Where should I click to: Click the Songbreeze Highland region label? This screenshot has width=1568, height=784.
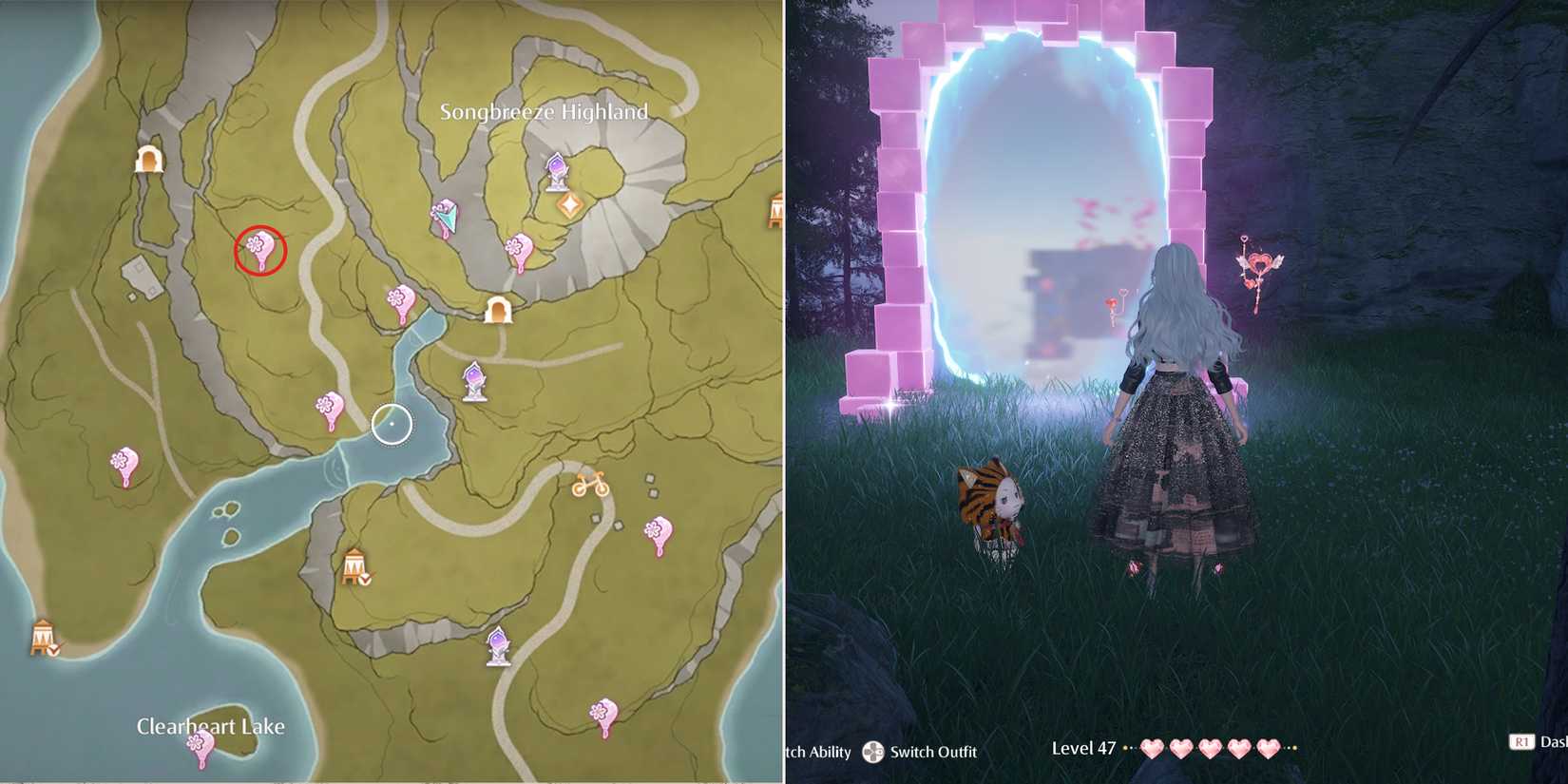(544, 111)
